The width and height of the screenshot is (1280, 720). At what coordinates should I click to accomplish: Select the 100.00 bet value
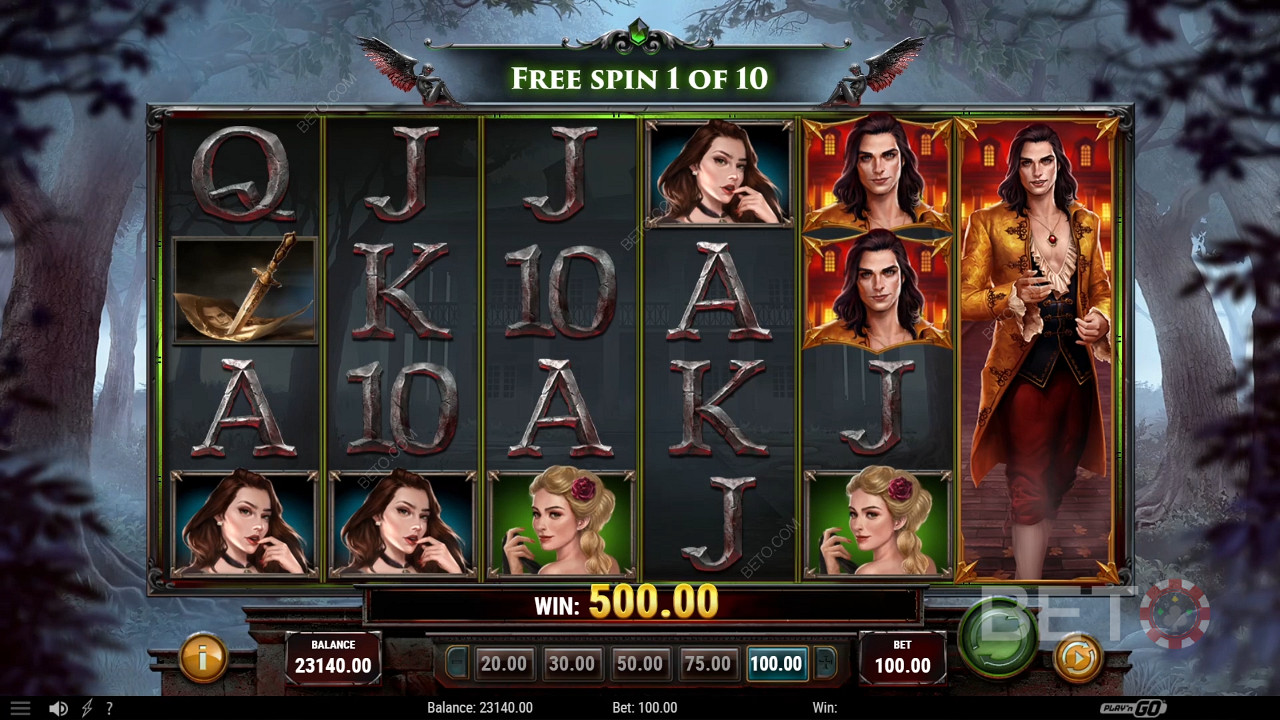(776, 663)
